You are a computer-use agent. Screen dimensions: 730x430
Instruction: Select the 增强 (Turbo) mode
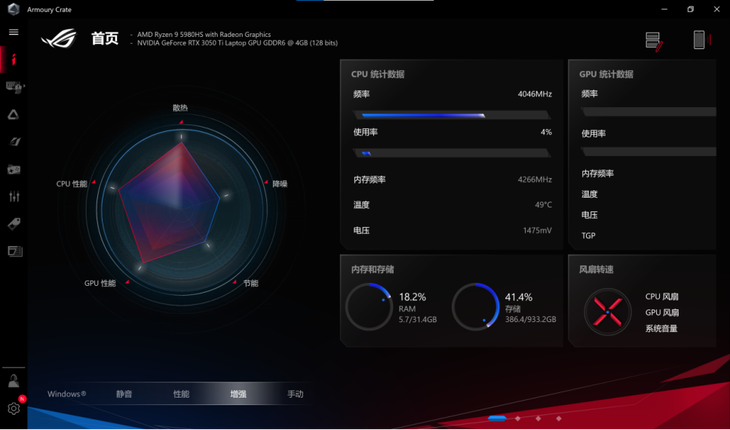(238, 394)
